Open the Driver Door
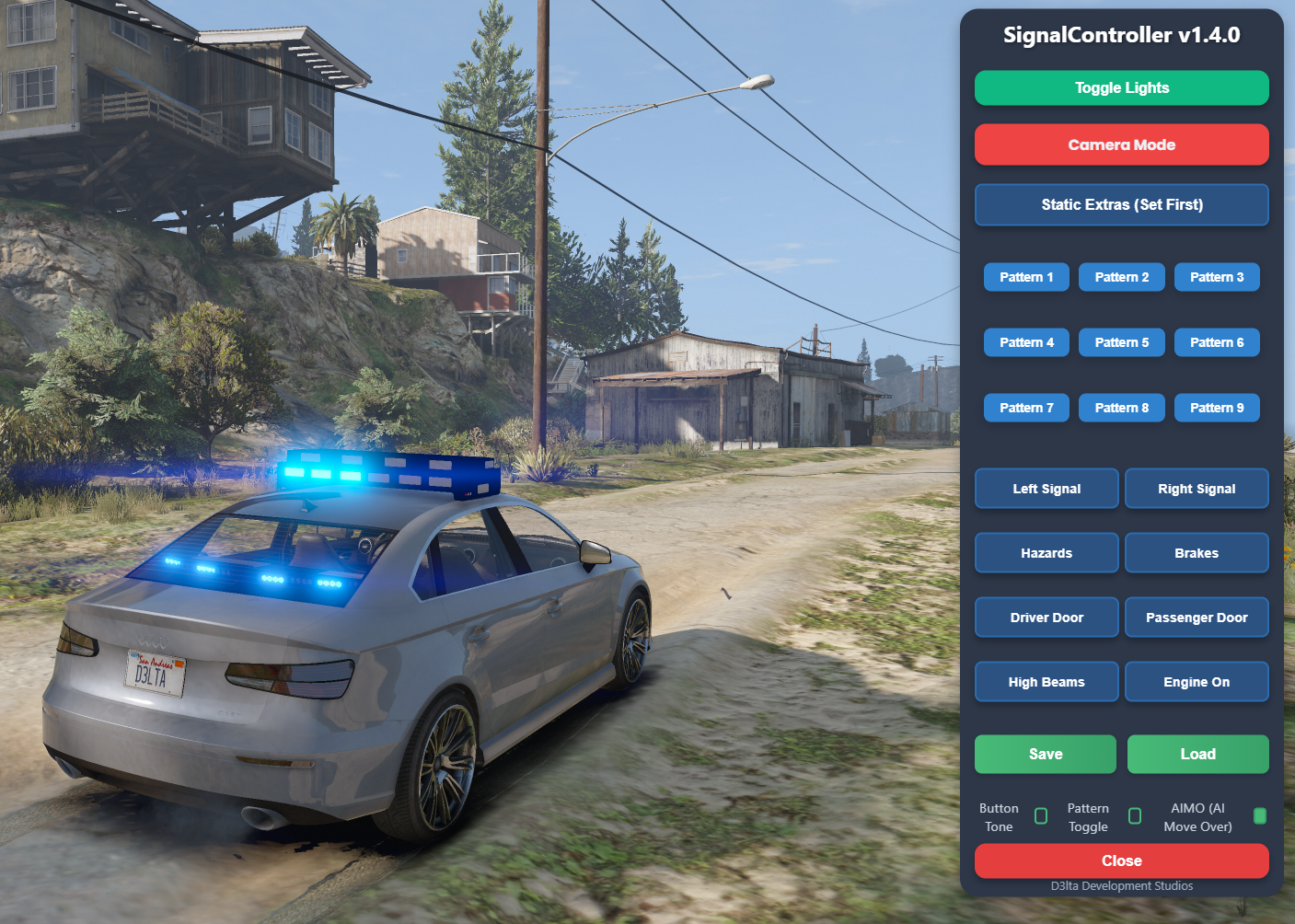The height and width of the screenshot is (924, 1295). point(1046,618)
